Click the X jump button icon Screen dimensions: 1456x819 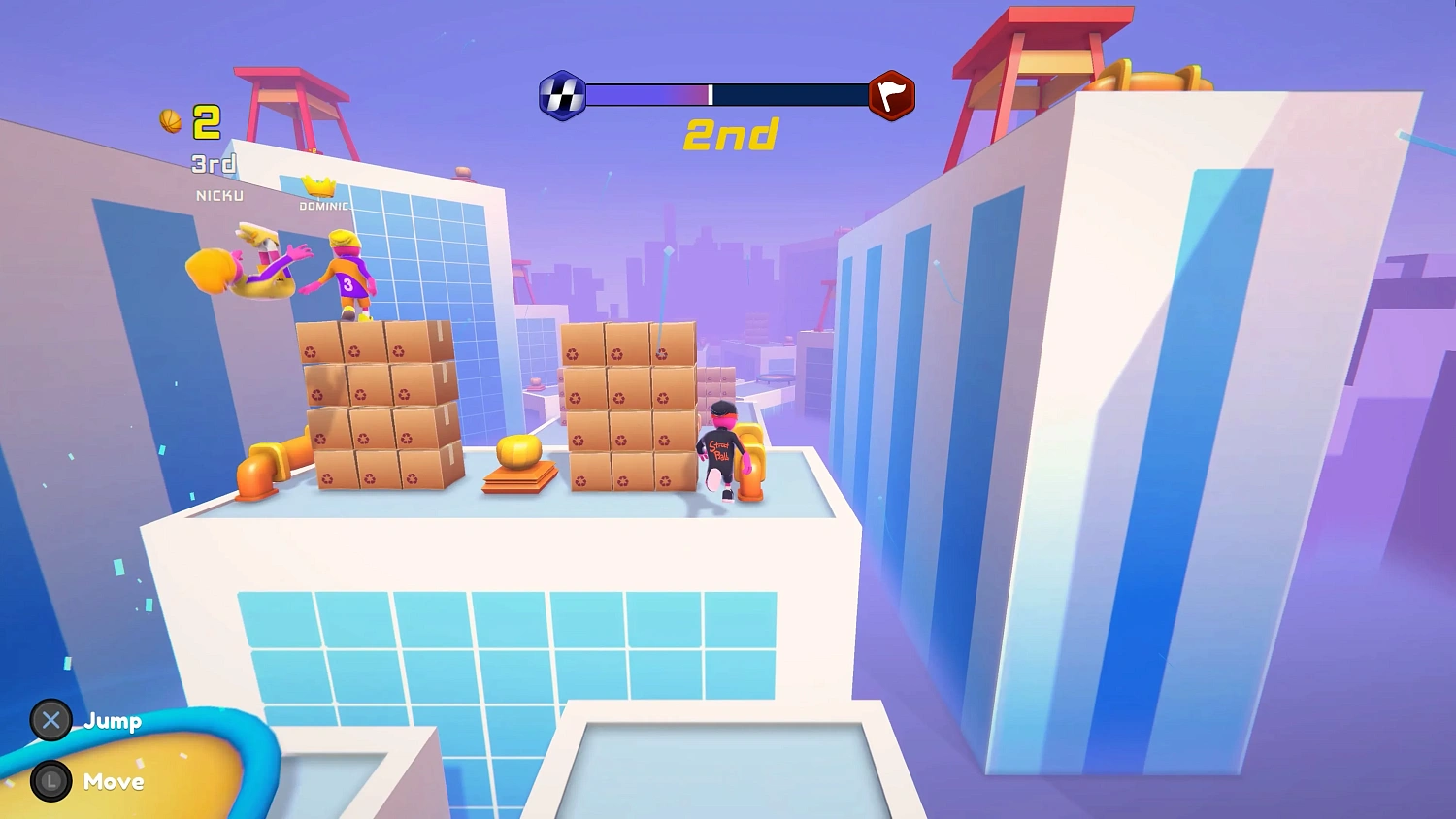point(51,721)
